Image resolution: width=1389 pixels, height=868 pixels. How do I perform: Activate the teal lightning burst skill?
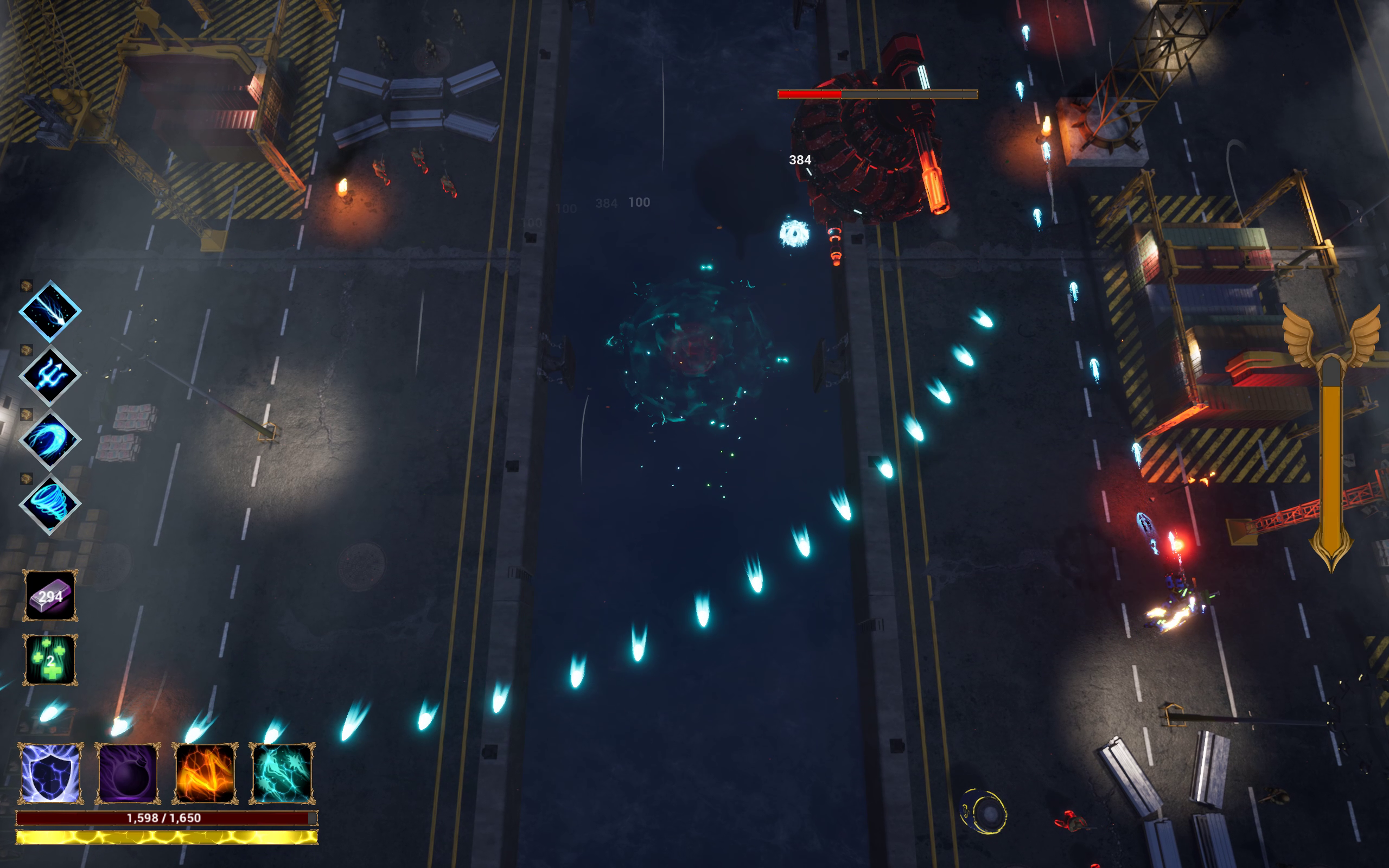point(282,773)
